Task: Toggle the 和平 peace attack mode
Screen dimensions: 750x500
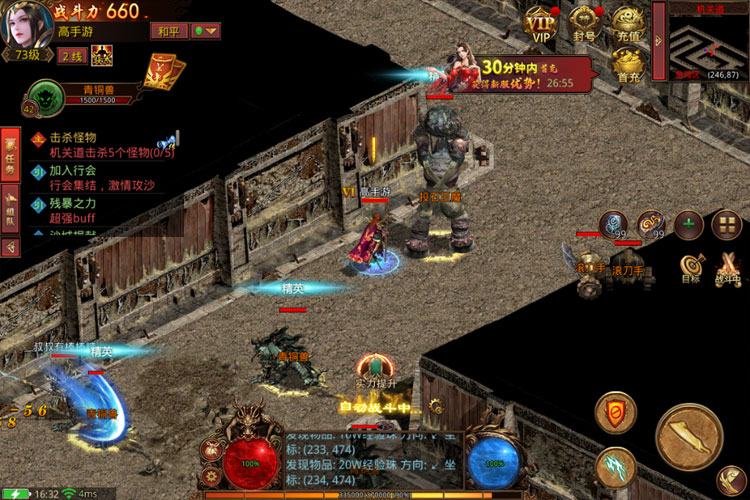Action: click(167, 31)
